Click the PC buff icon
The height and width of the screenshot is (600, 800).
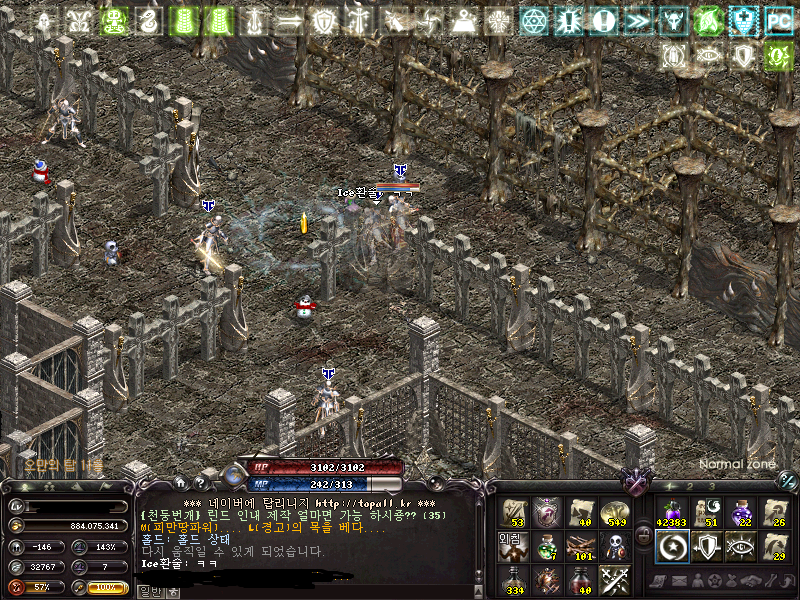[x=778, y=20]
